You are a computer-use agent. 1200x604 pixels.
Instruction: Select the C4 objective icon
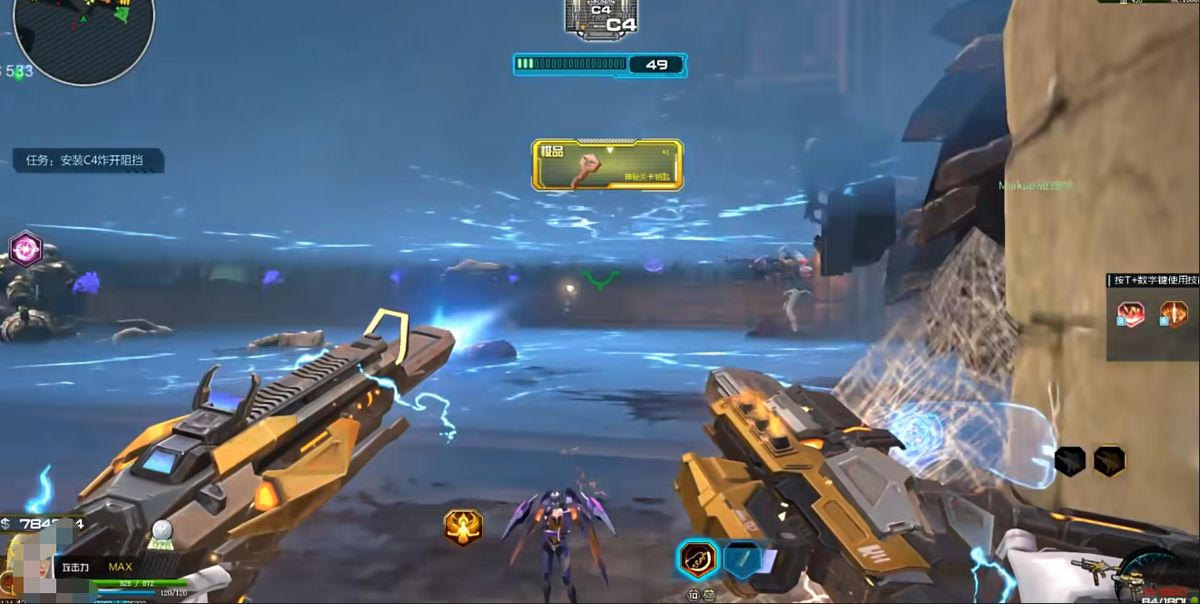(x=601, y=17)
